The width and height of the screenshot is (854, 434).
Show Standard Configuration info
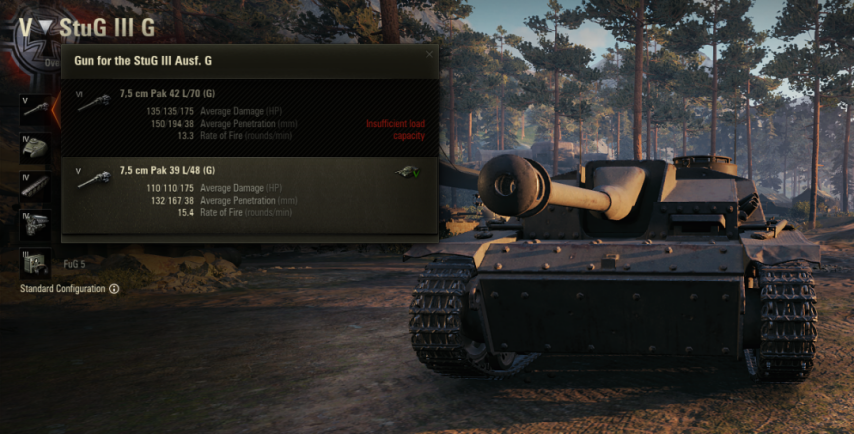coord(114,289)
